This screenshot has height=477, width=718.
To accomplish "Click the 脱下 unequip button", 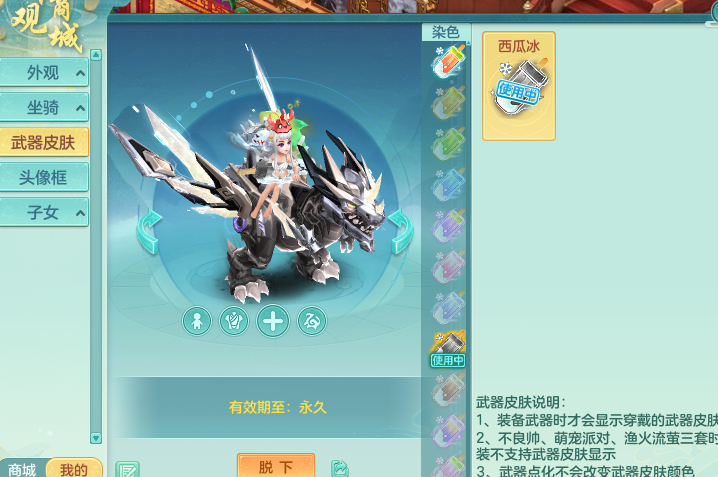I will pyautogui.click(x=275, y=466).
